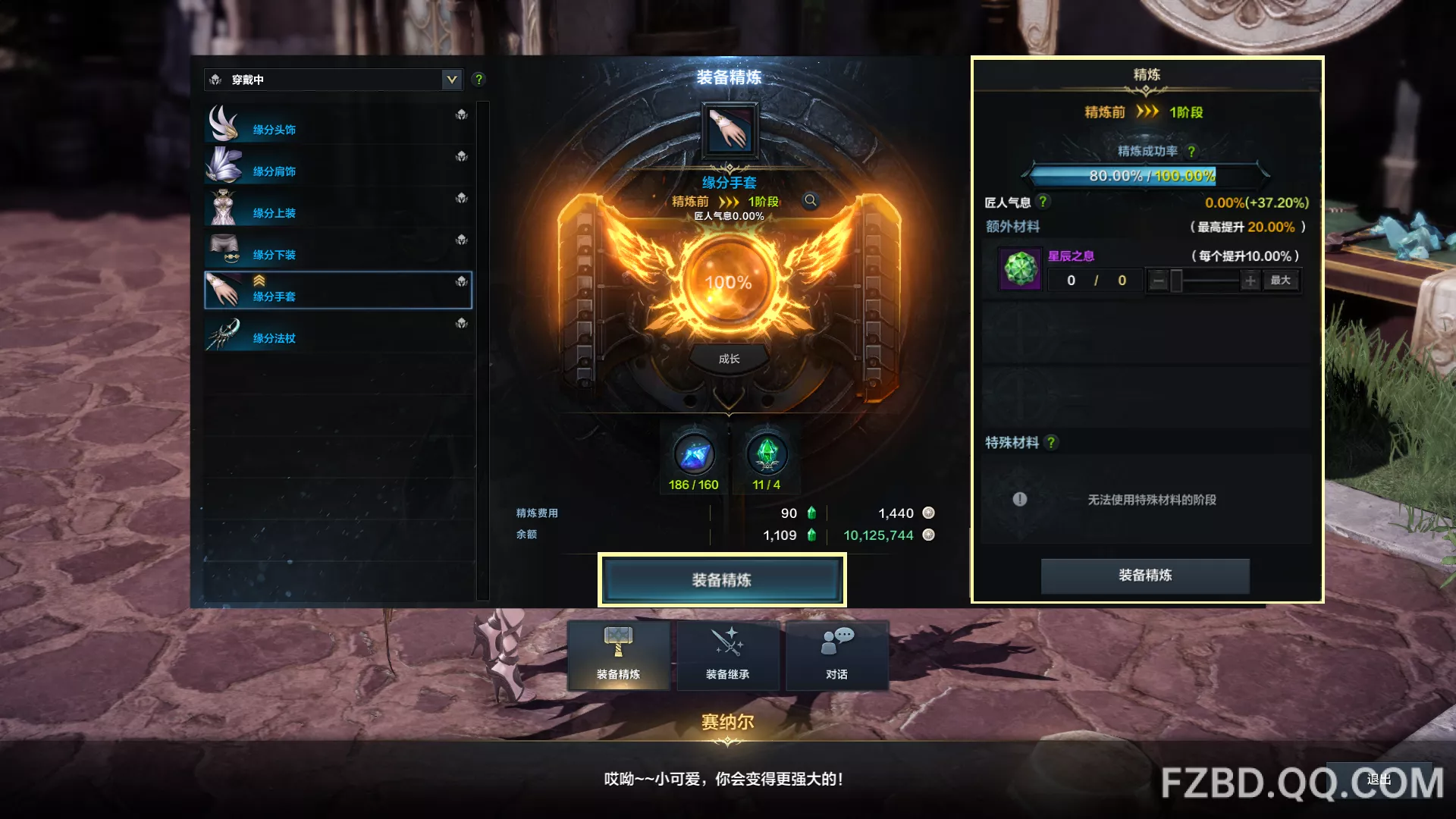Increase 星辰之息 amount with plus button

[1250, 281]
